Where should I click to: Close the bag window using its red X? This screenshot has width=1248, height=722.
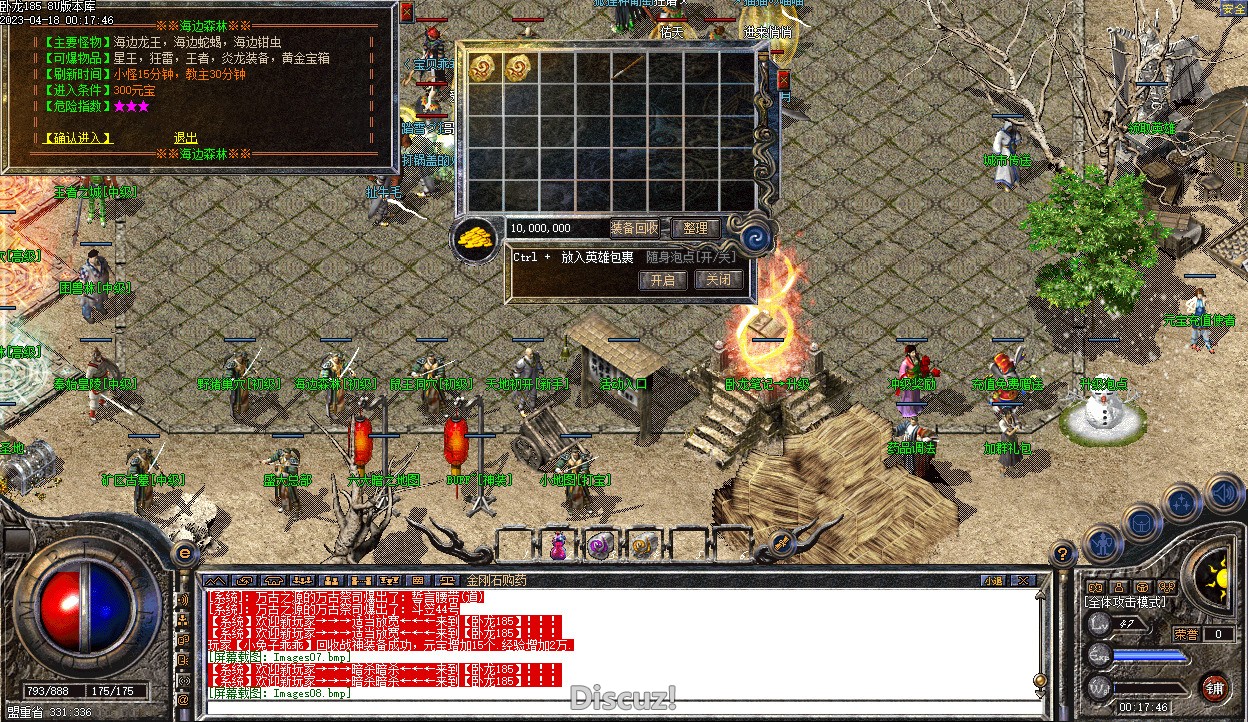[x=783, y=80]
